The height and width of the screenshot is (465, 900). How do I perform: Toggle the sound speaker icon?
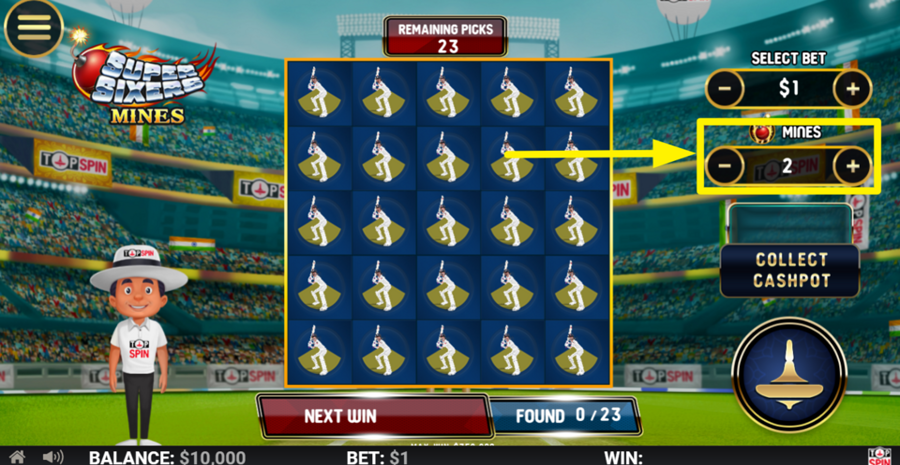pos(52,457)
